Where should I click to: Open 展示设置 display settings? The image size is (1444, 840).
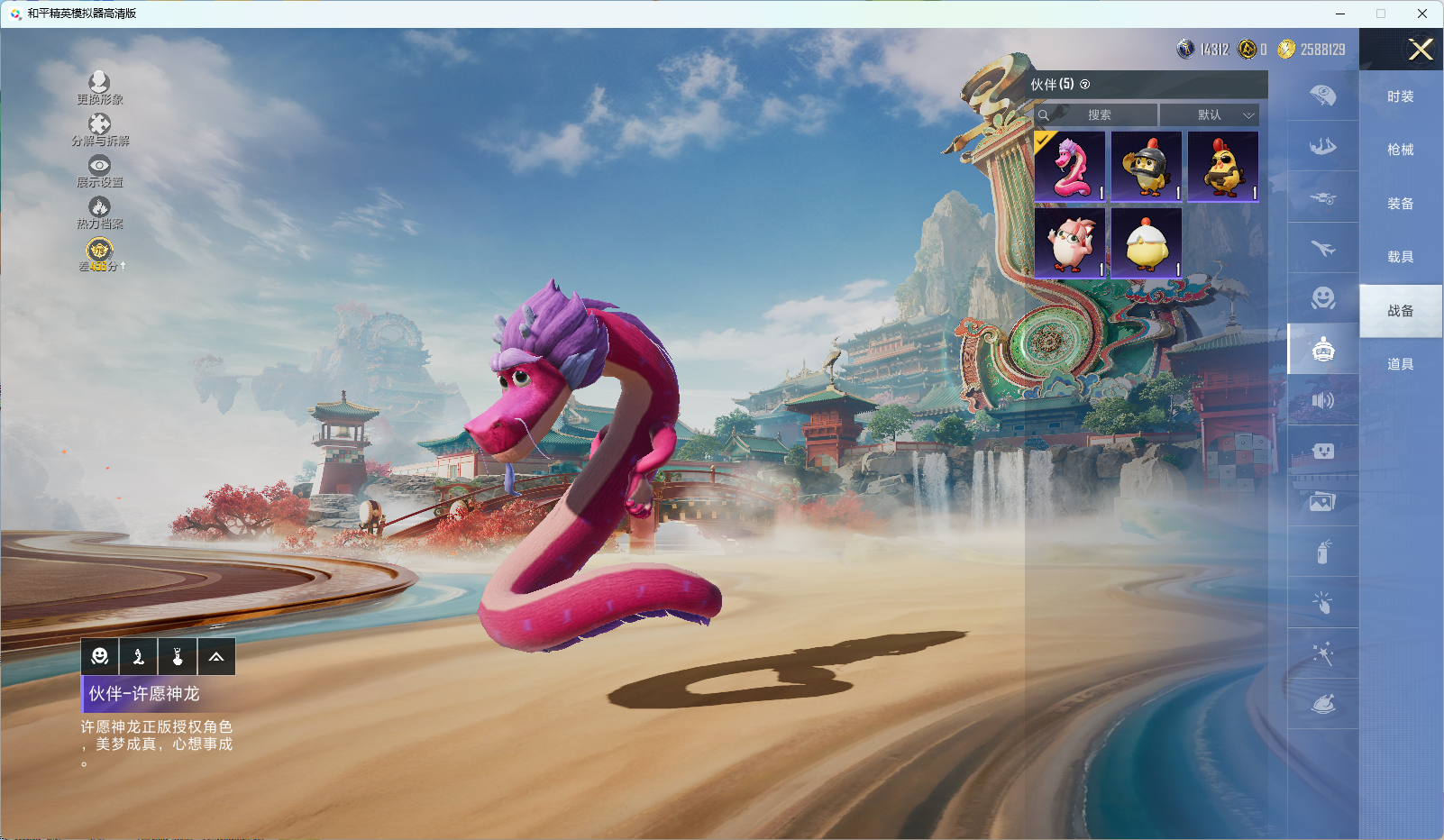[x=99, y=171]
